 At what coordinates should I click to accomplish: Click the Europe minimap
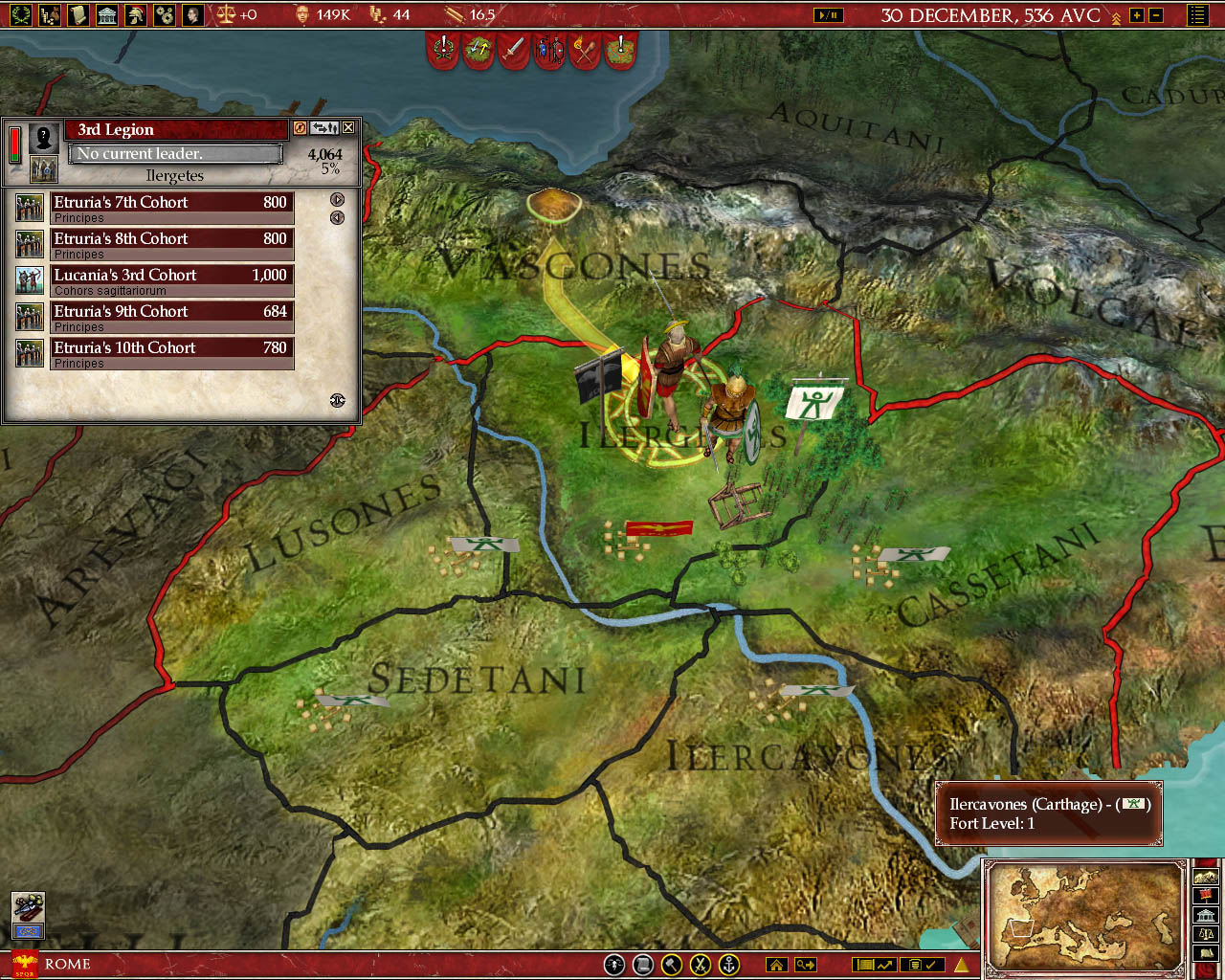click(x=1084, y=917)
